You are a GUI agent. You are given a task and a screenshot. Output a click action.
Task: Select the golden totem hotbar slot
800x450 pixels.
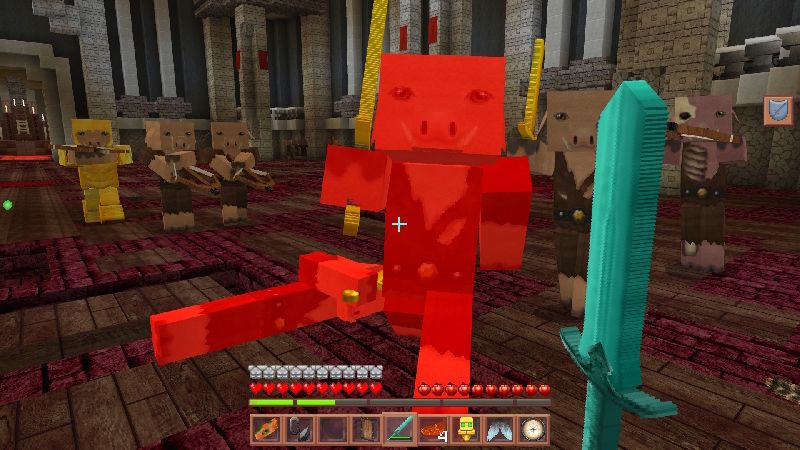click(466, 430)
